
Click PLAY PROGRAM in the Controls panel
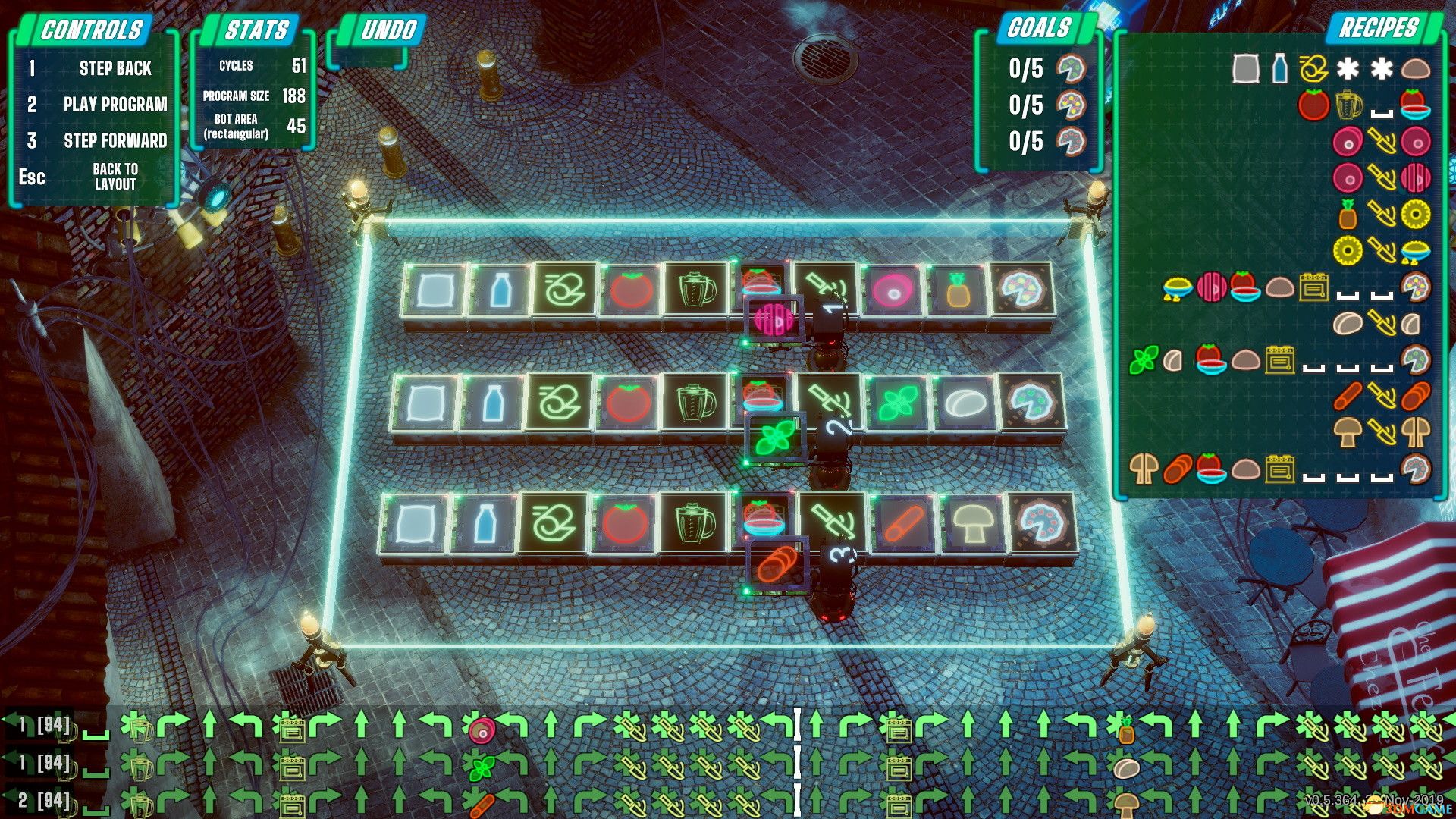(115, 105)
